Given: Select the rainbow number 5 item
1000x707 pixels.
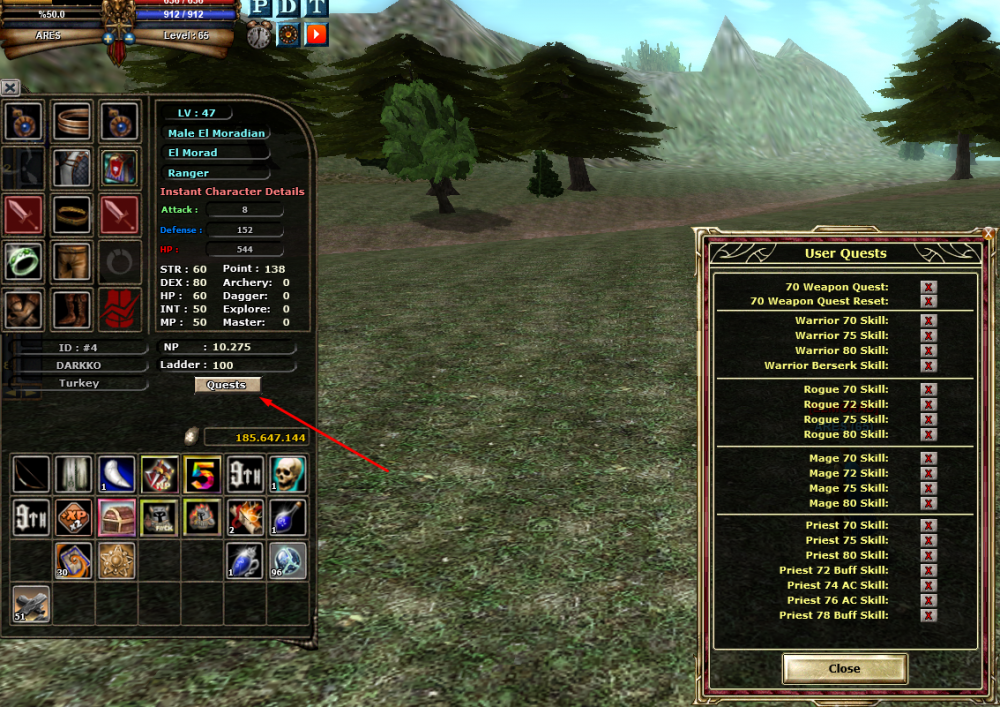Looking at the screenshot, I should [202, 474].
